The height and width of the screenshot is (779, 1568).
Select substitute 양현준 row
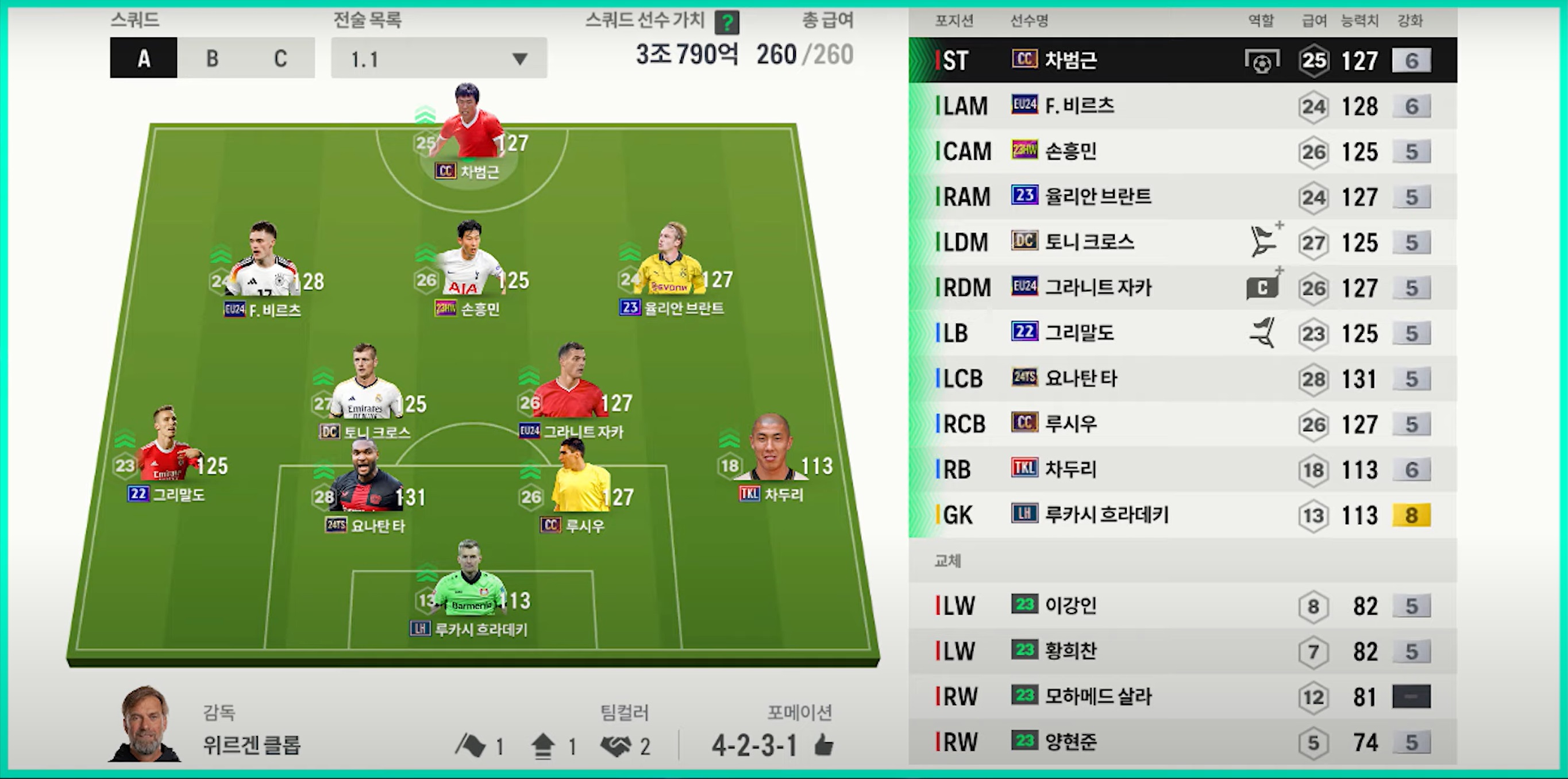click(x=1182, y=742)
